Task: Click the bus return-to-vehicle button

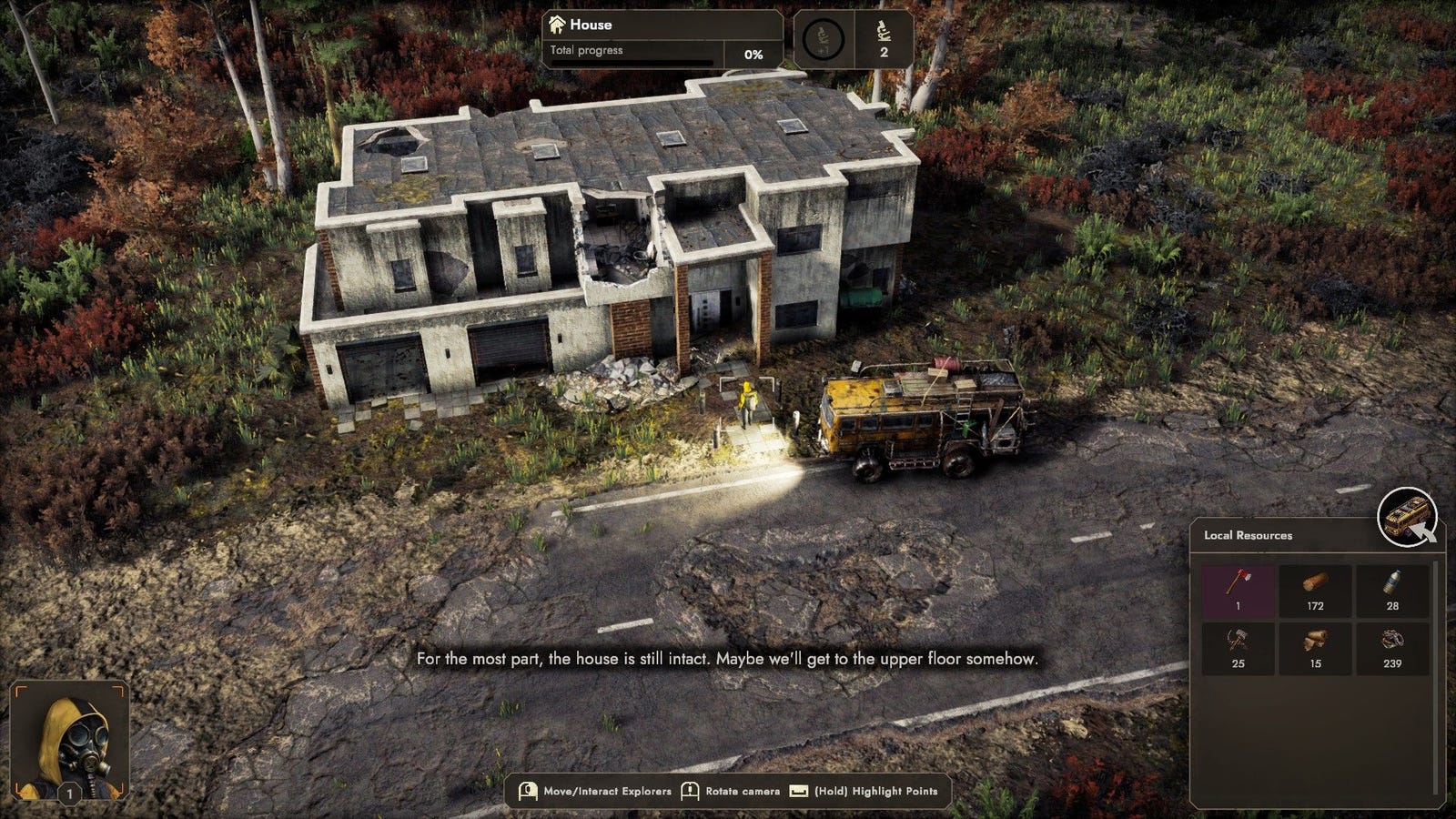Action: click(1407, 518)
